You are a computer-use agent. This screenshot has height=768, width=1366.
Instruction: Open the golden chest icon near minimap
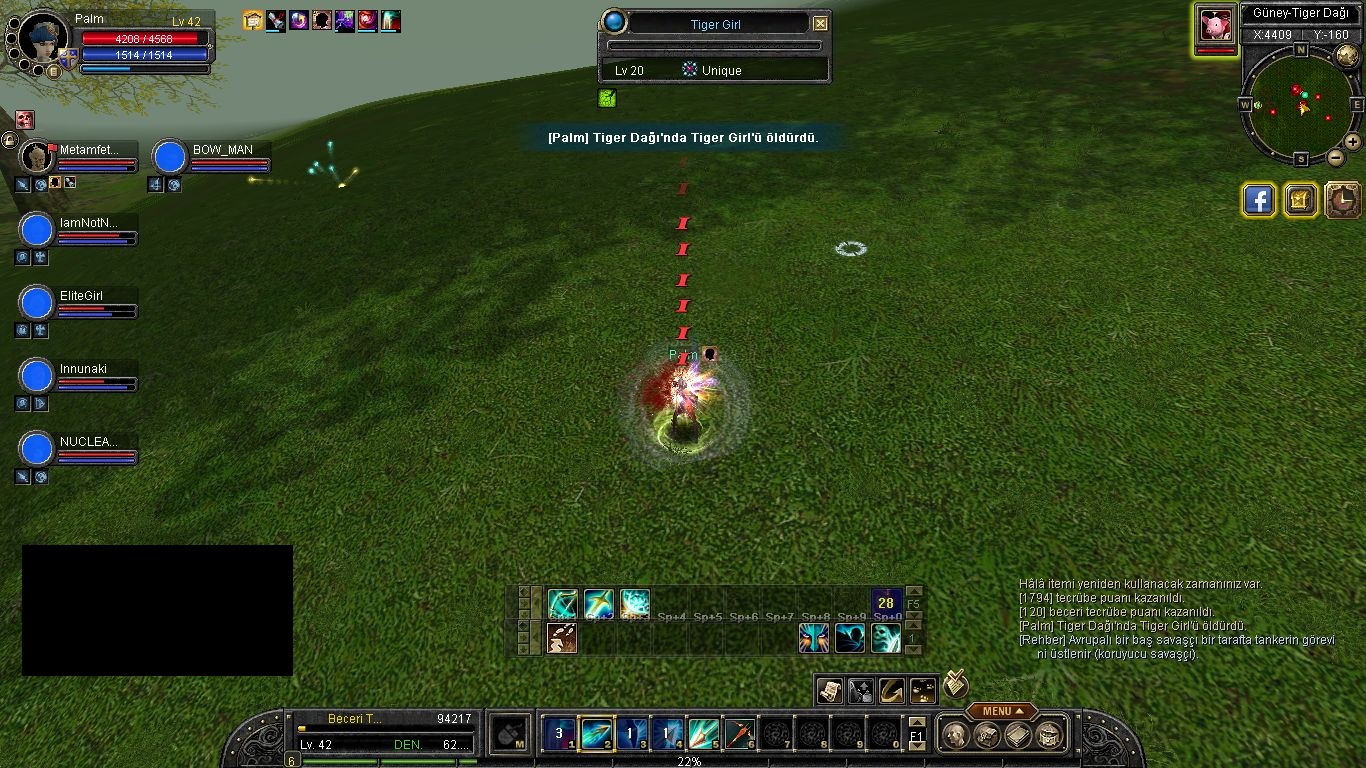coord(1301,200)
